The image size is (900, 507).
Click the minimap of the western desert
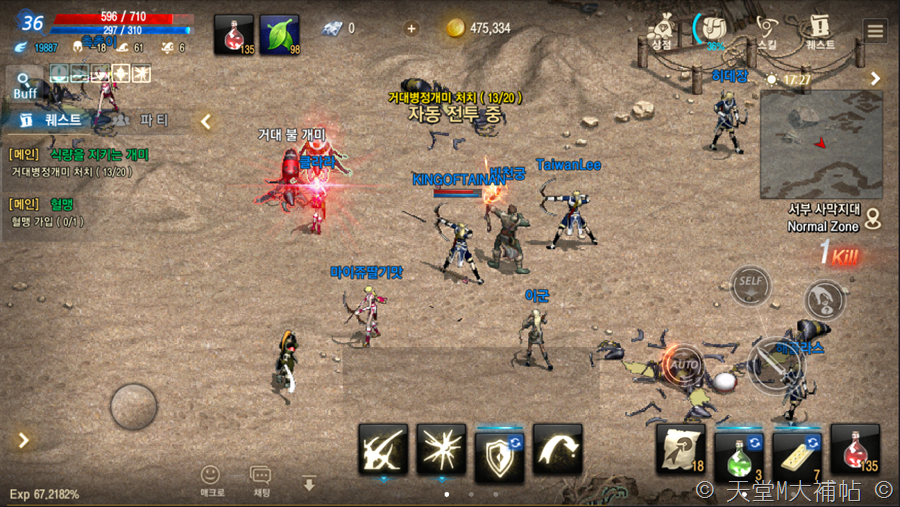pyautogui.click(x=820, y=143)
